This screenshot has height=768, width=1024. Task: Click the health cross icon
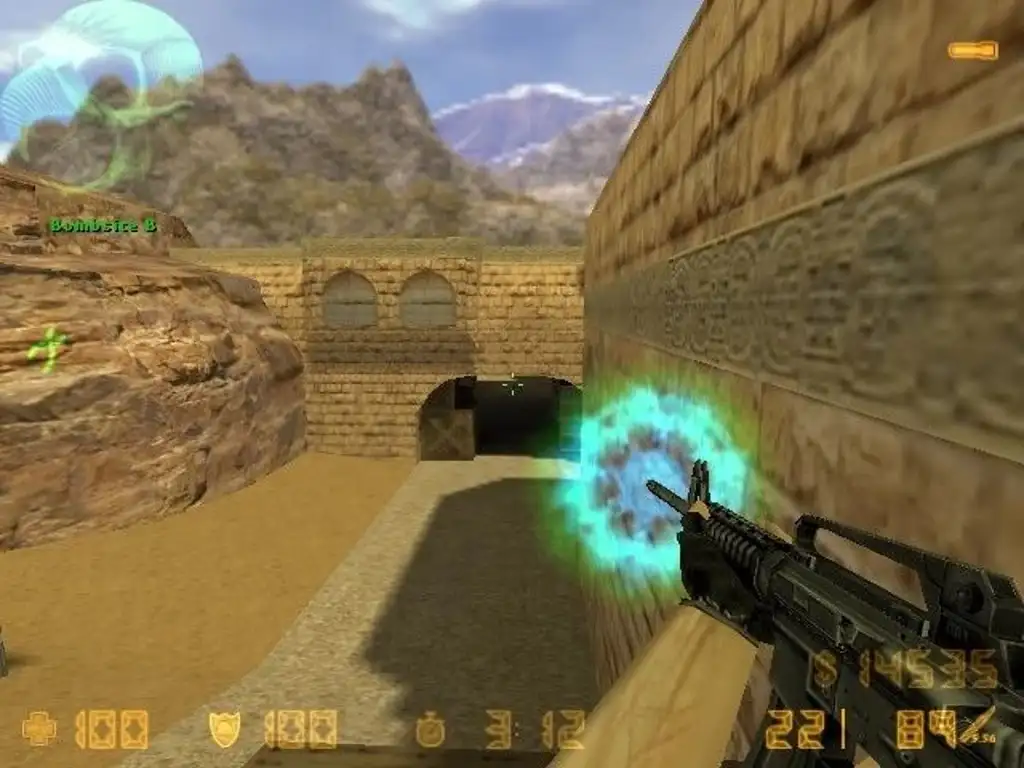39,729
